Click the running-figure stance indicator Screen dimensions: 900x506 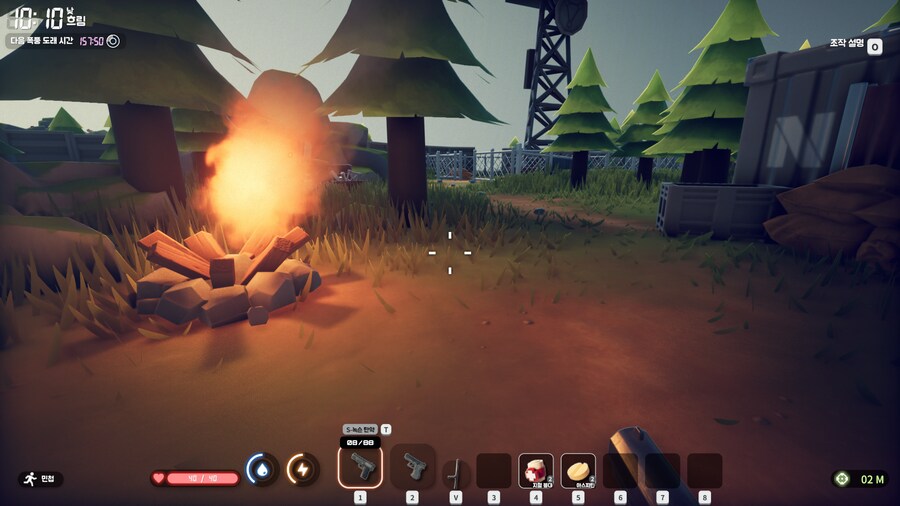tap(28, 479)
